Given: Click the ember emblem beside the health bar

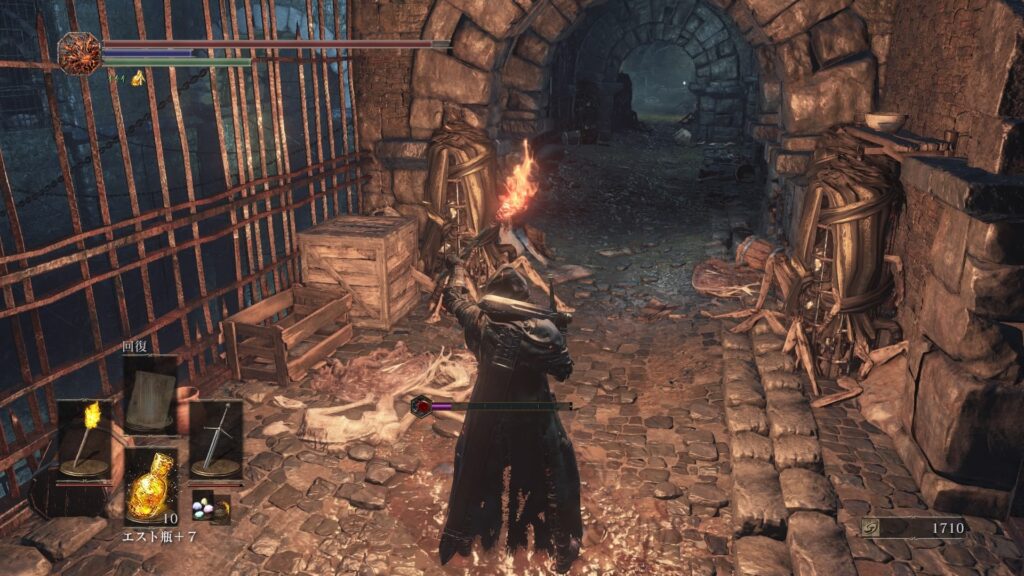Looking at the screenshot, I should point(80,54).
